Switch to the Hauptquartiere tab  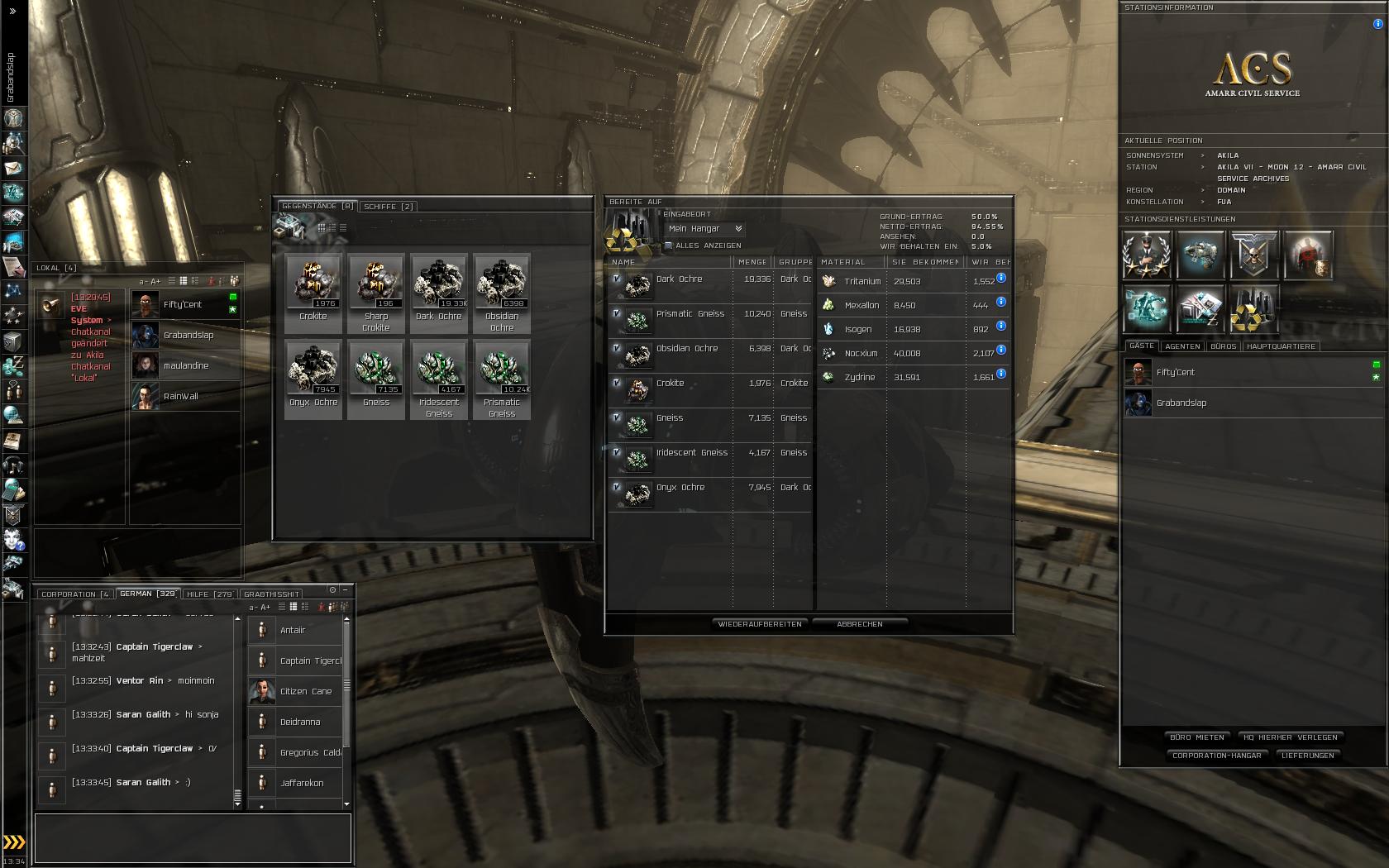[x=1281, y=346]
